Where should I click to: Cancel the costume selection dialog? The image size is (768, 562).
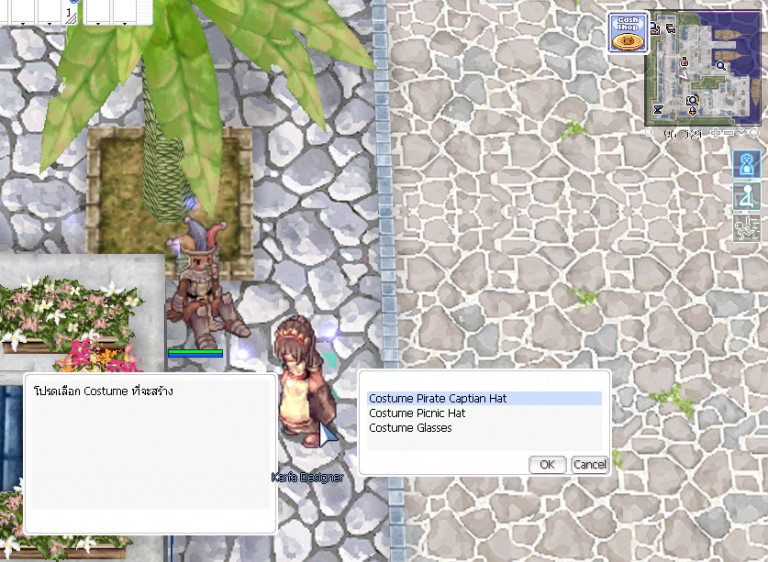coord(589,464)
